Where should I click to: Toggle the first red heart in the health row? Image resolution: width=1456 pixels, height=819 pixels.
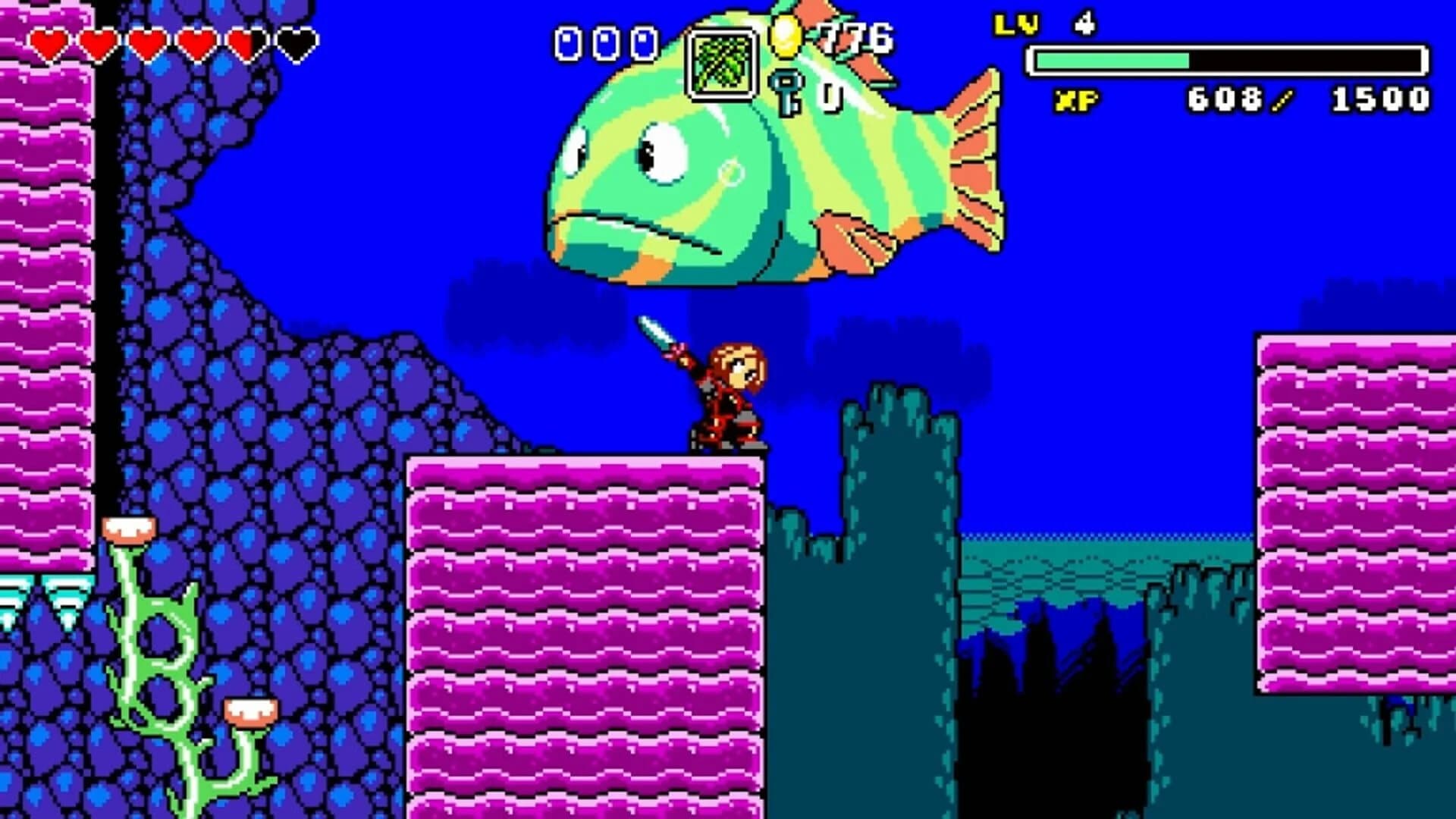tap(50, 43)
